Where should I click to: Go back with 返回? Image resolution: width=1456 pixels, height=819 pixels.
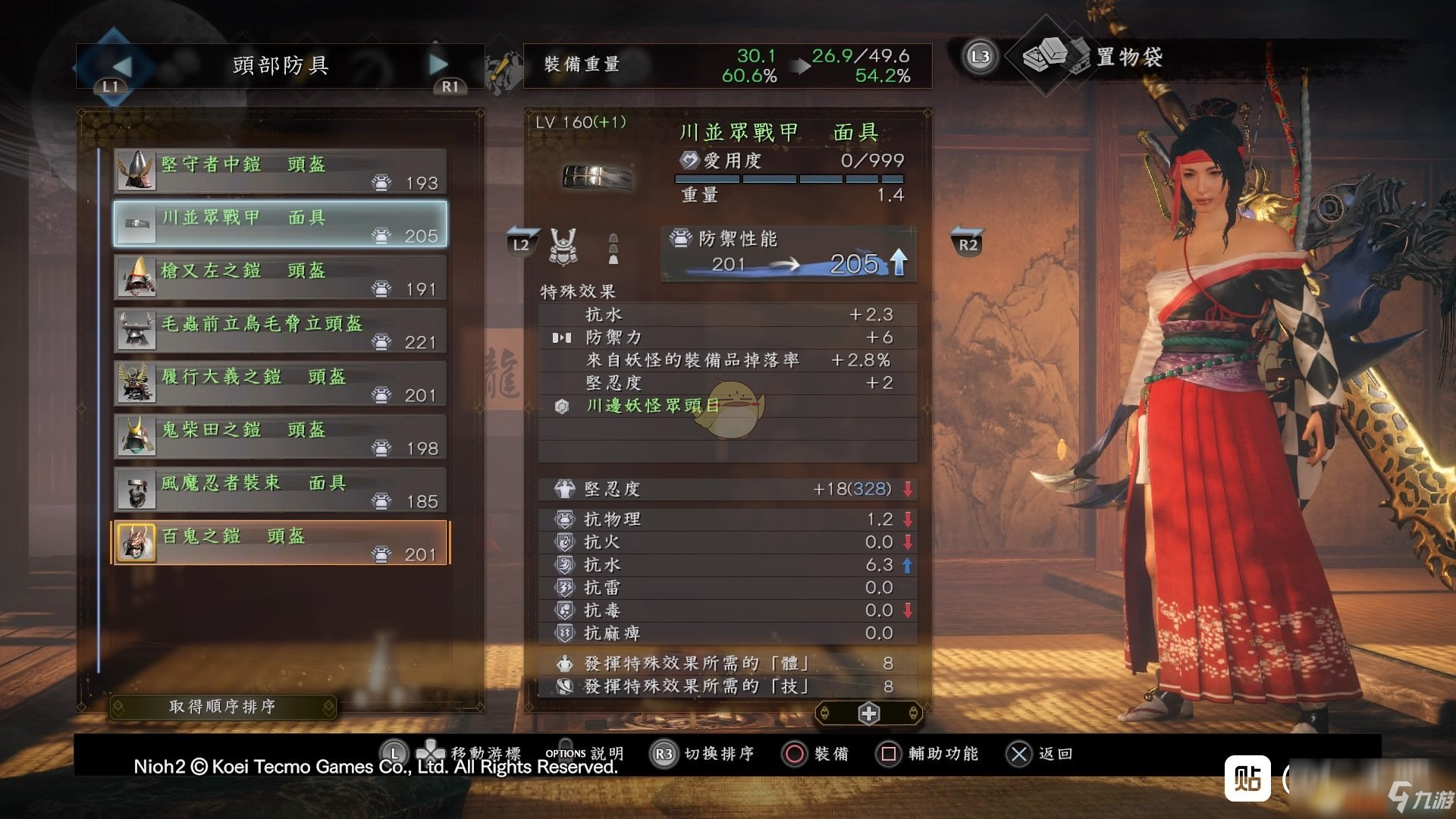[1039, 754]
